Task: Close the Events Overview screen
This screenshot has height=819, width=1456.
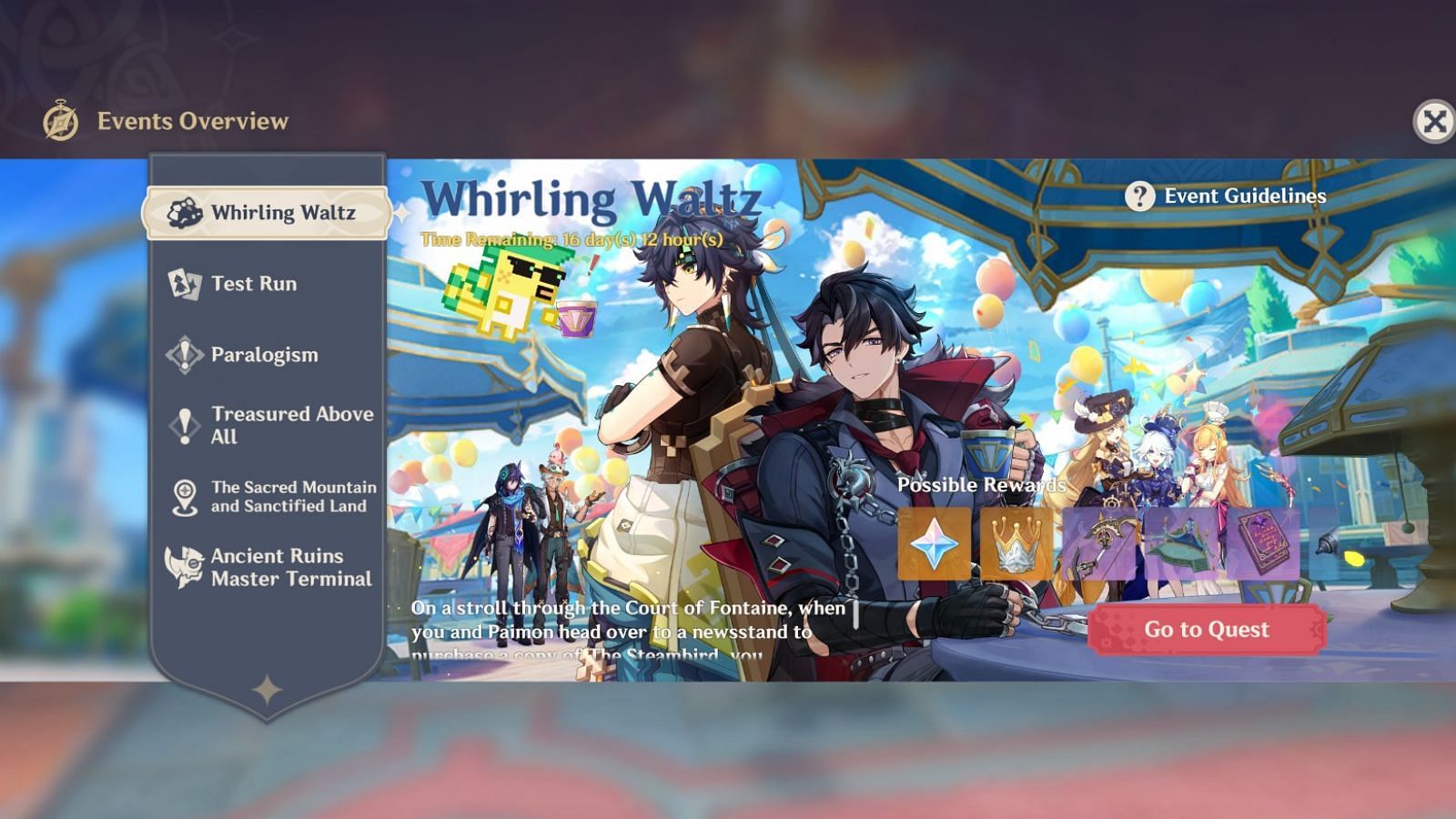Action: click(x=1433, y=118)
